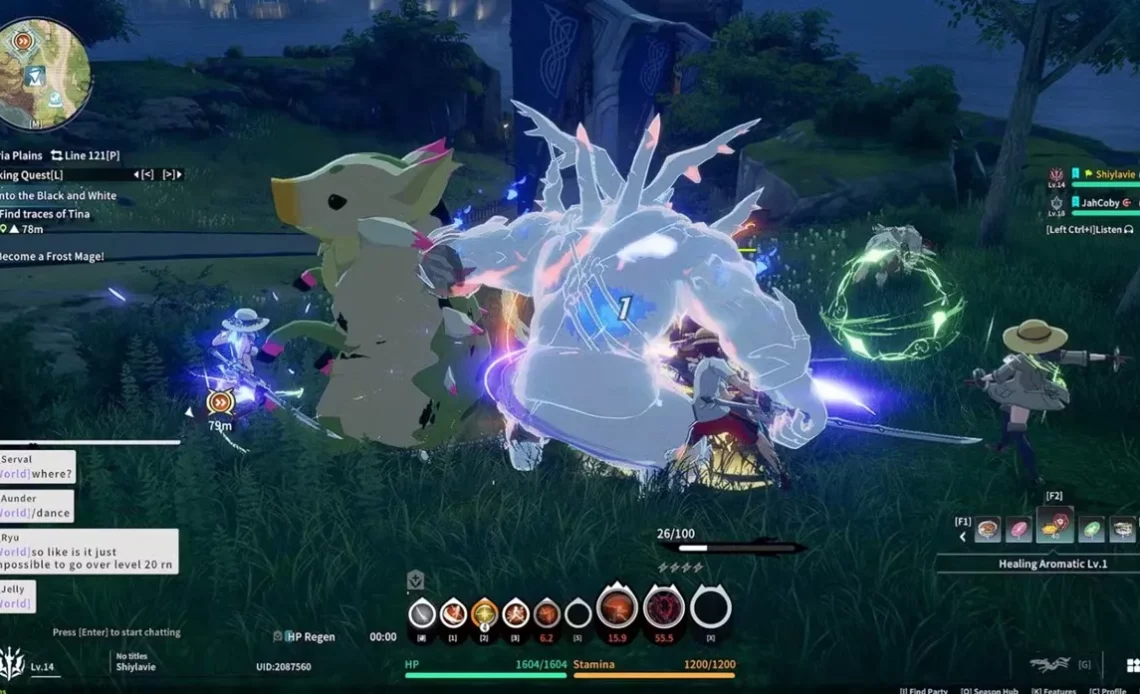This screenshot has height=694, width=1140.
Task: Select the pink petal item slot
Action: coord(1019,529)
